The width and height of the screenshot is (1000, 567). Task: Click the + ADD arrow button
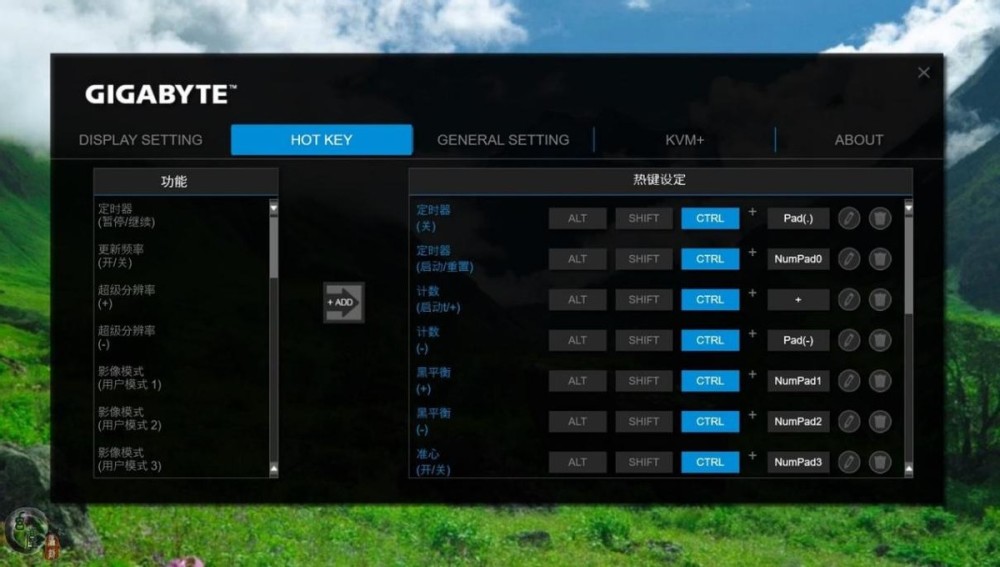343,302
